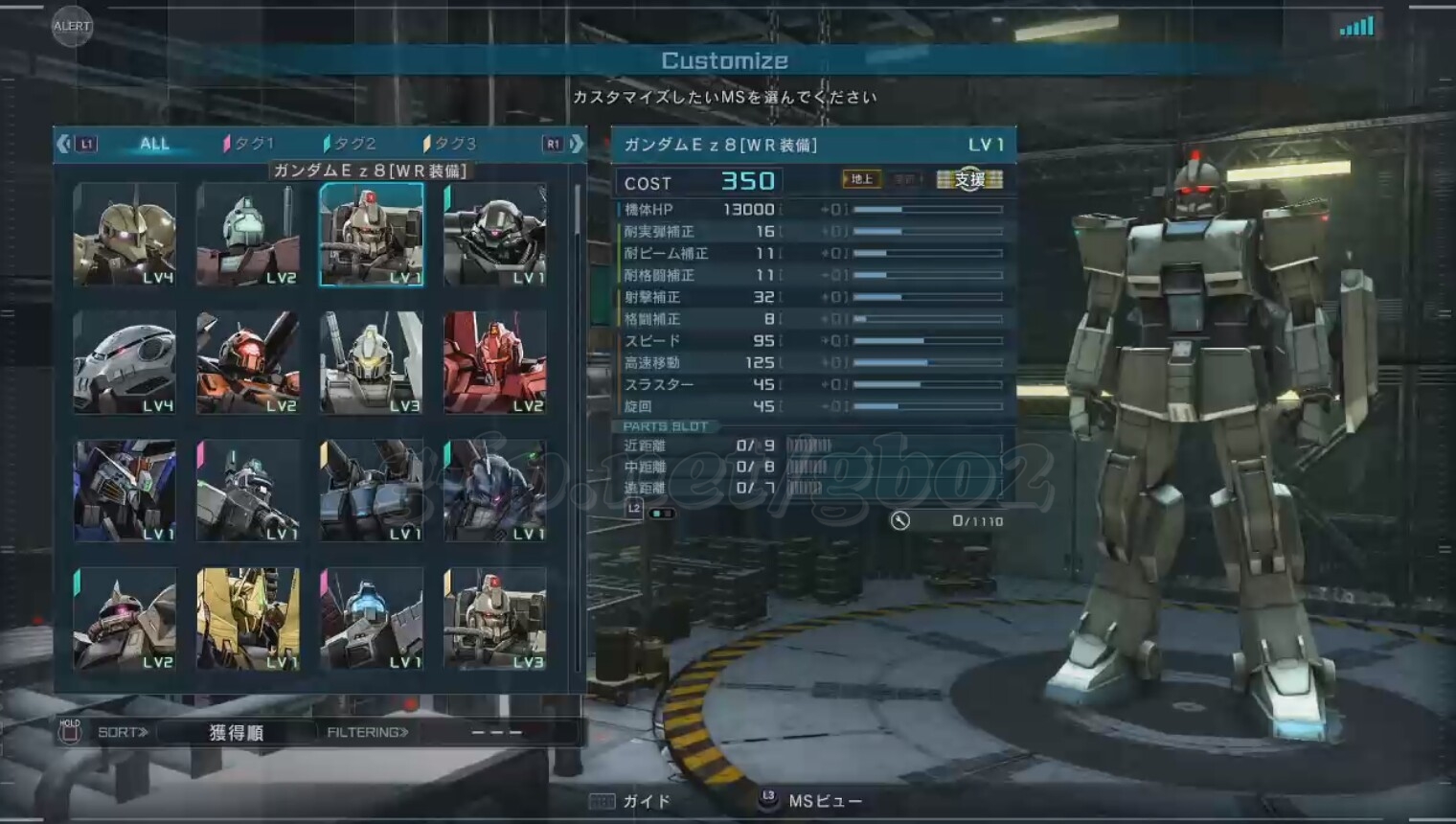Change the 獲得順 sort order
Image resolution: width=1456 pixels, height=824 pixels.
pos(236,733)
